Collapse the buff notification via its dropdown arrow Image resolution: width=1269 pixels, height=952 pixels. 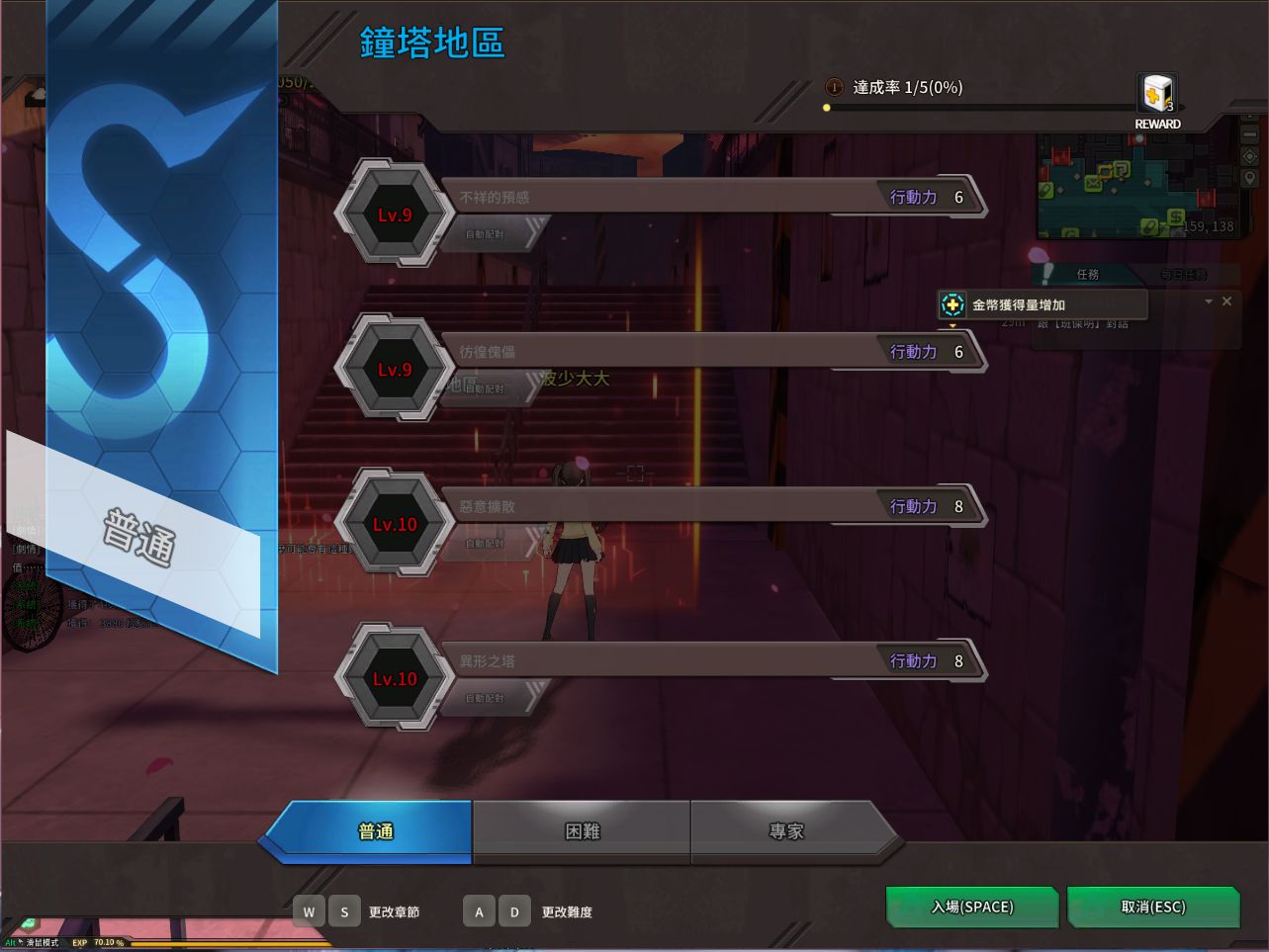[1208, 301]
